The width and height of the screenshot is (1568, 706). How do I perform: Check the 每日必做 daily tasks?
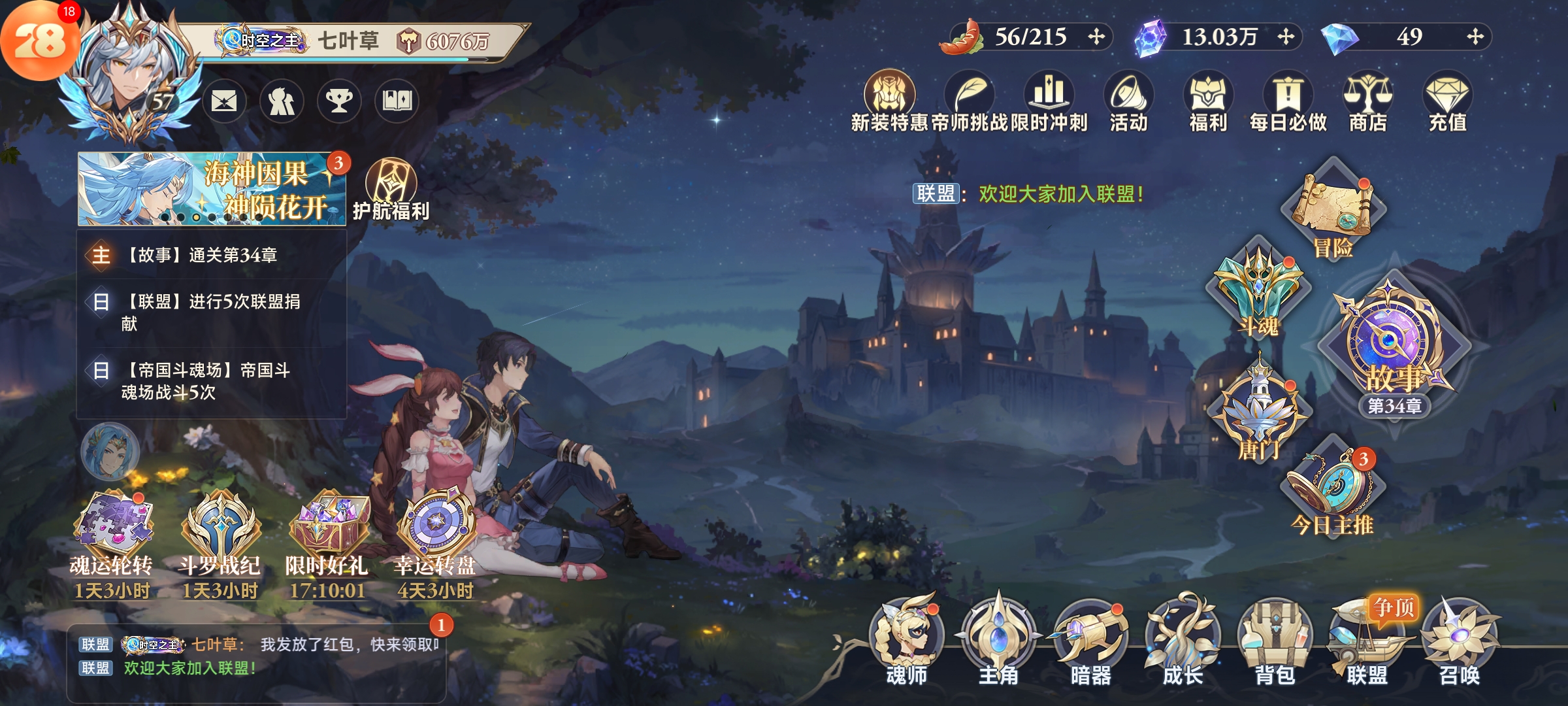(1288, 101)
